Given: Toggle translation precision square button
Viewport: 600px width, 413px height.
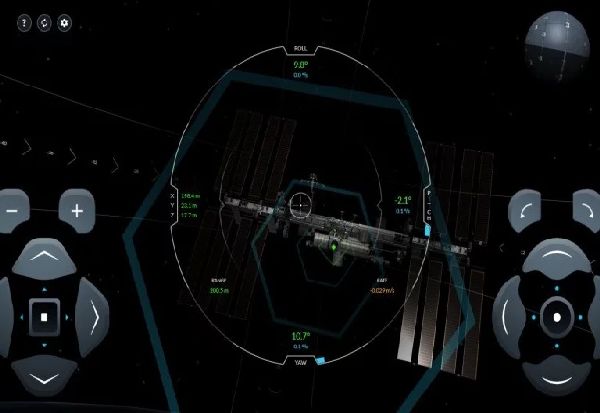Looking at the screenshot, I should pos(44,319).
